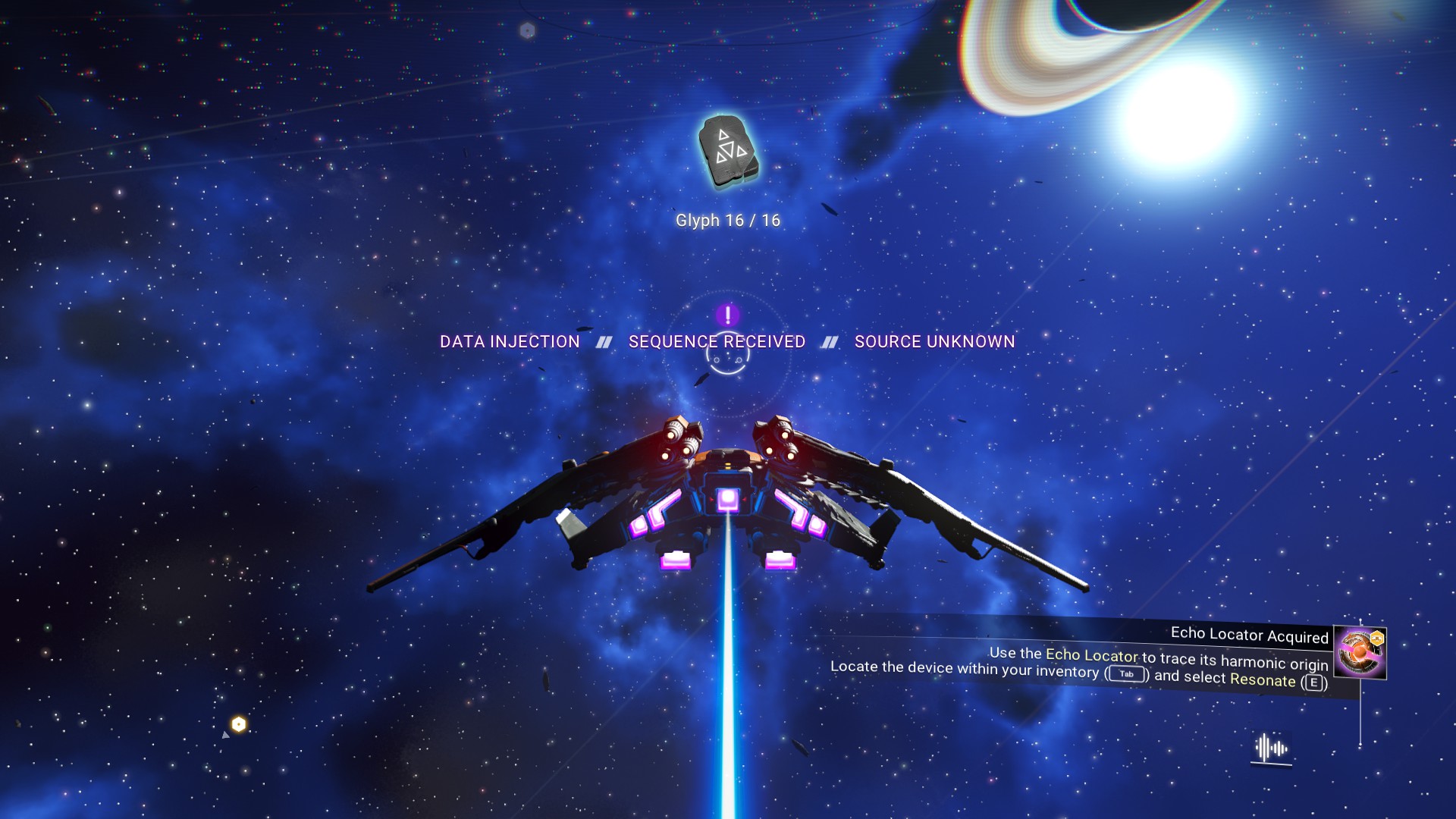The height and width of the screenshot is (819, 1456).
Task: Click the audio waveform indicator
Action: pos(1269,748)
